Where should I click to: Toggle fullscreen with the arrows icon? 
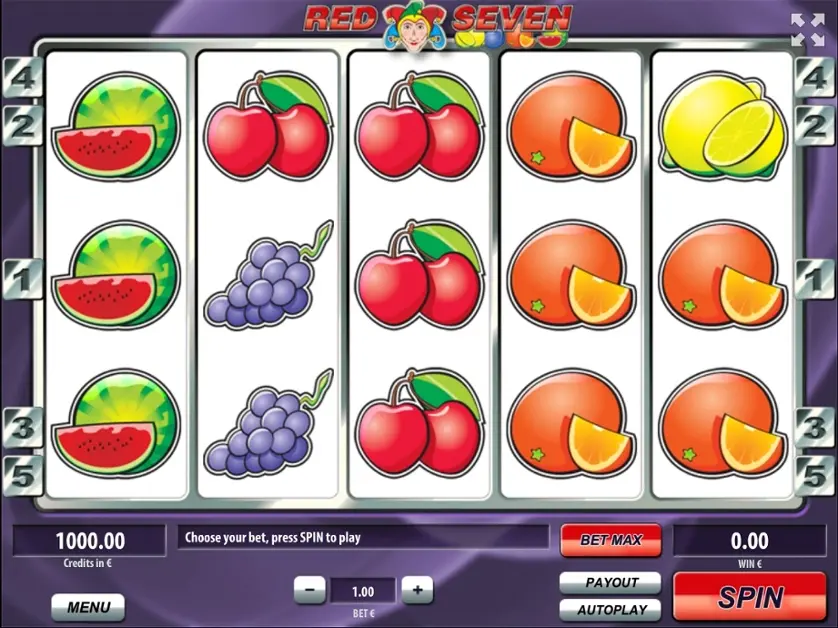[x=807, y=30]
